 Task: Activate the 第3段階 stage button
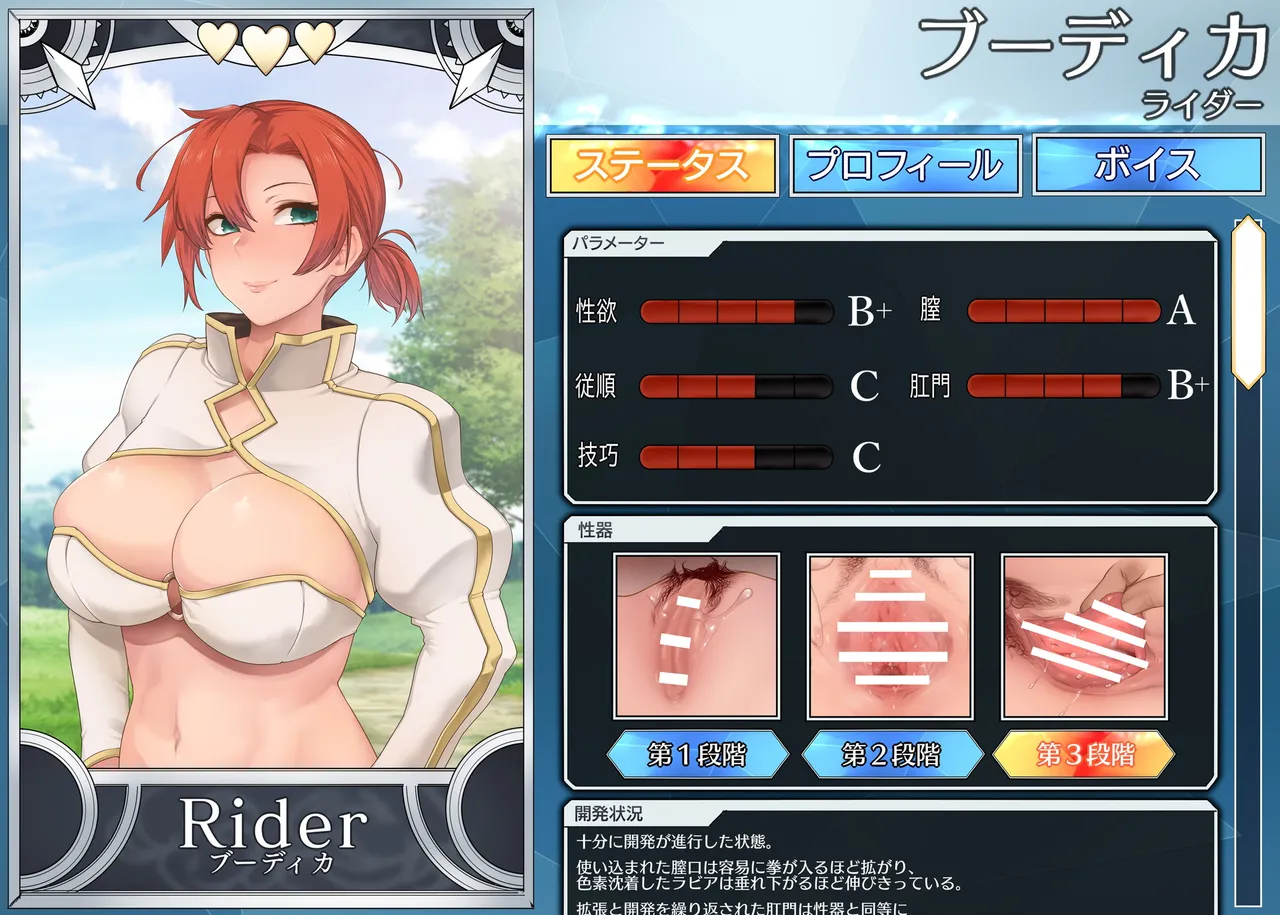pyautogui.click(x=1084, y=754)
